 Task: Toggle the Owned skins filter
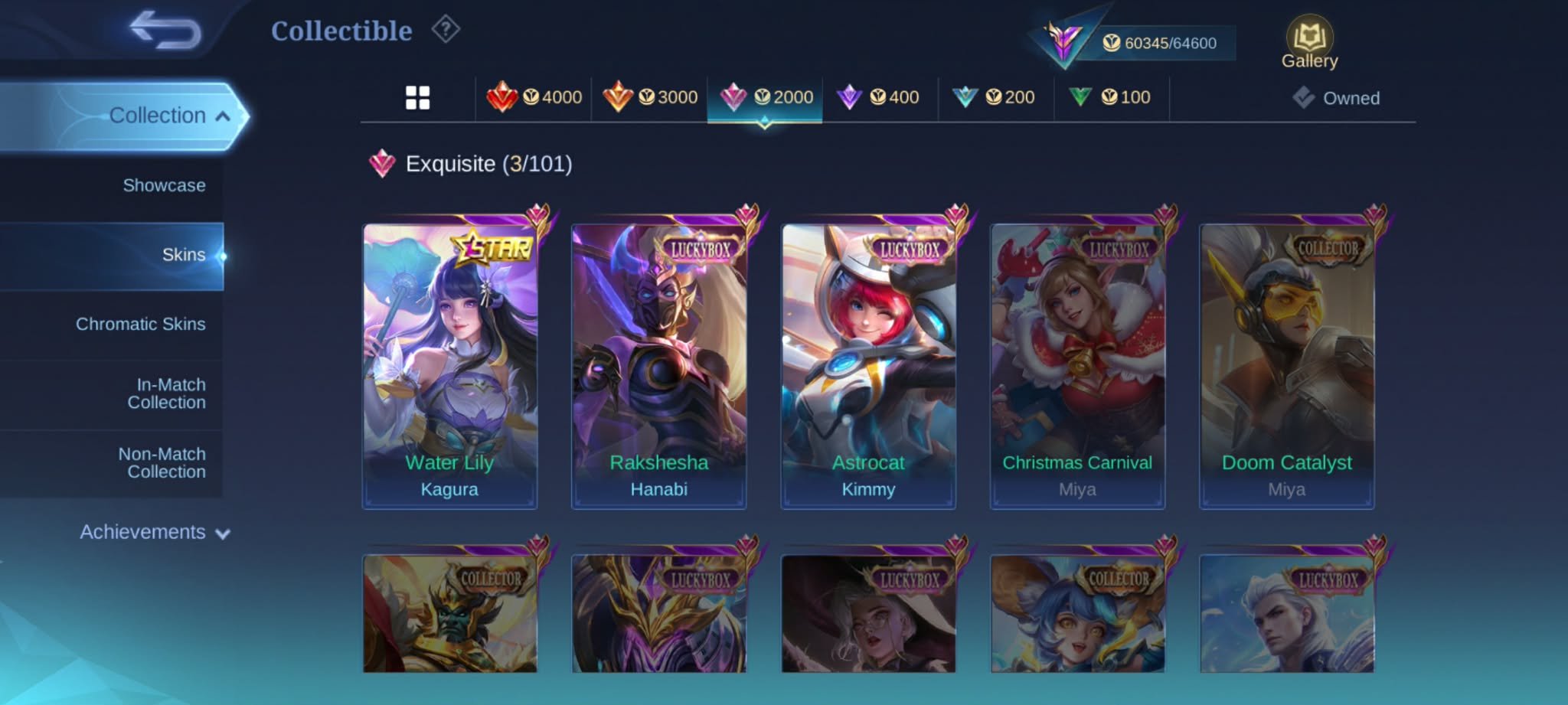[x=1337, y=97]
